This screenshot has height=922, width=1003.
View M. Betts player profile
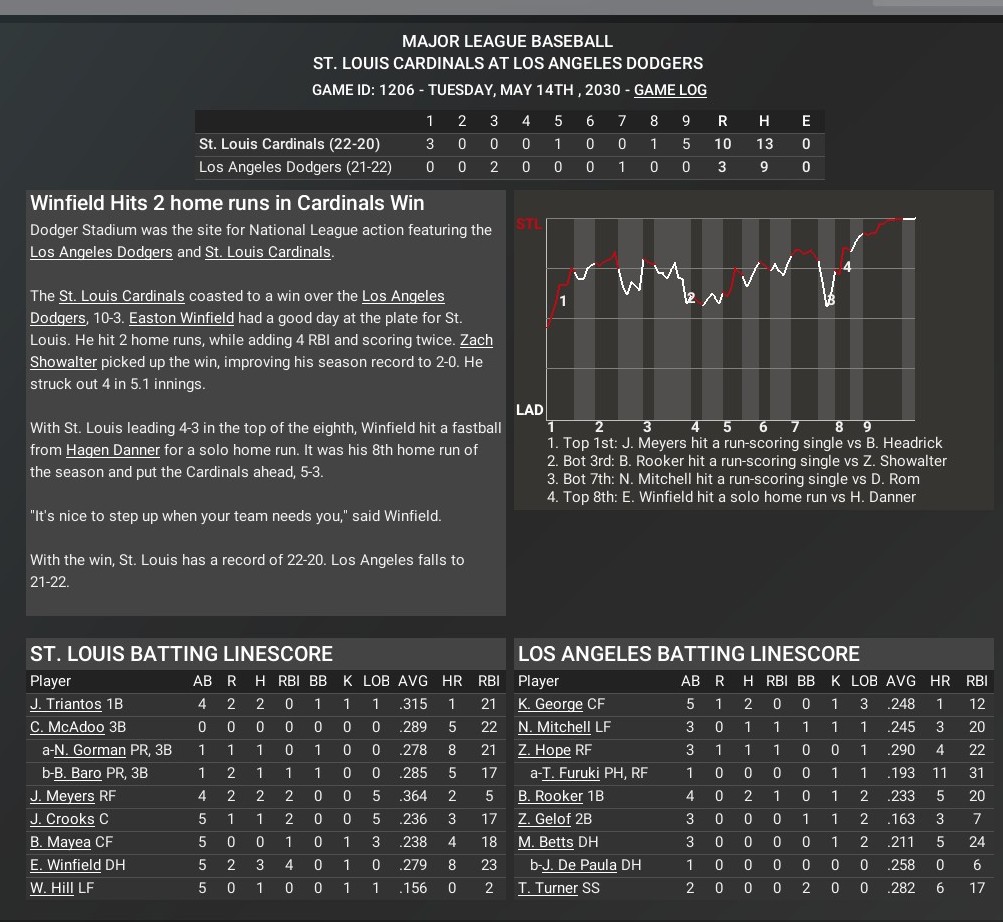click(x=546, y=843)
